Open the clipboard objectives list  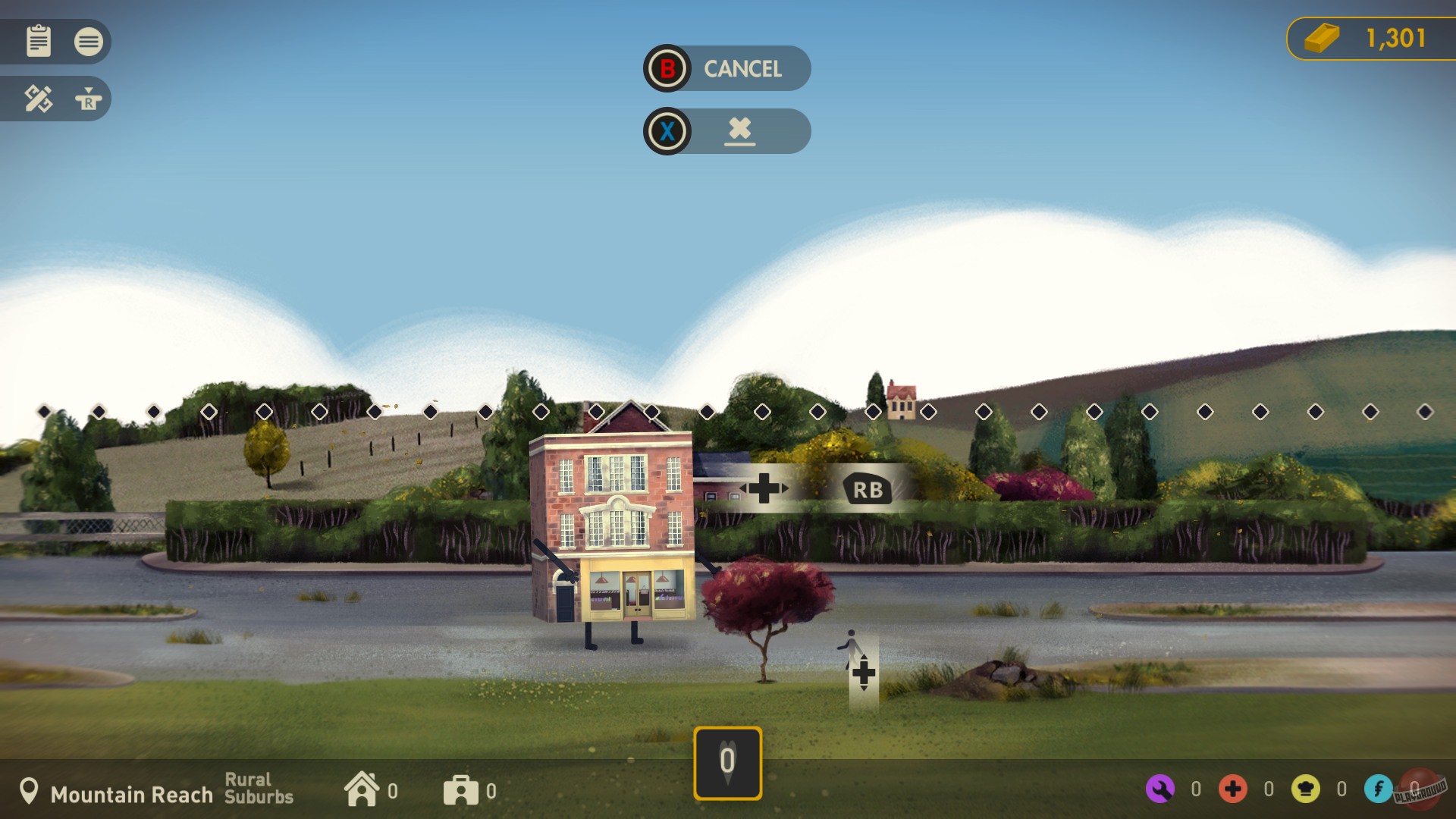(x=39, y=42)
